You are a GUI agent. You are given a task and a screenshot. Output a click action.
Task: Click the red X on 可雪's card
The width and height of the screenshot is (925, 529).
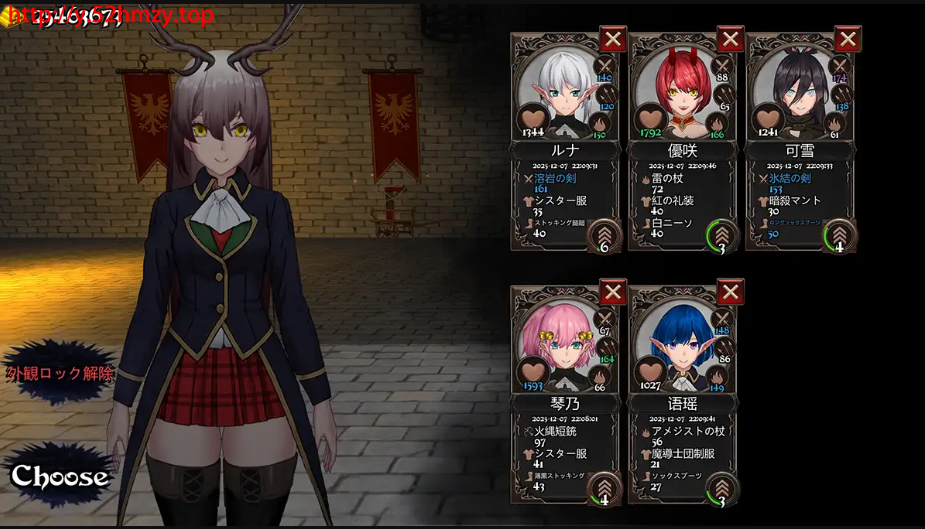[x=848, y=39]
